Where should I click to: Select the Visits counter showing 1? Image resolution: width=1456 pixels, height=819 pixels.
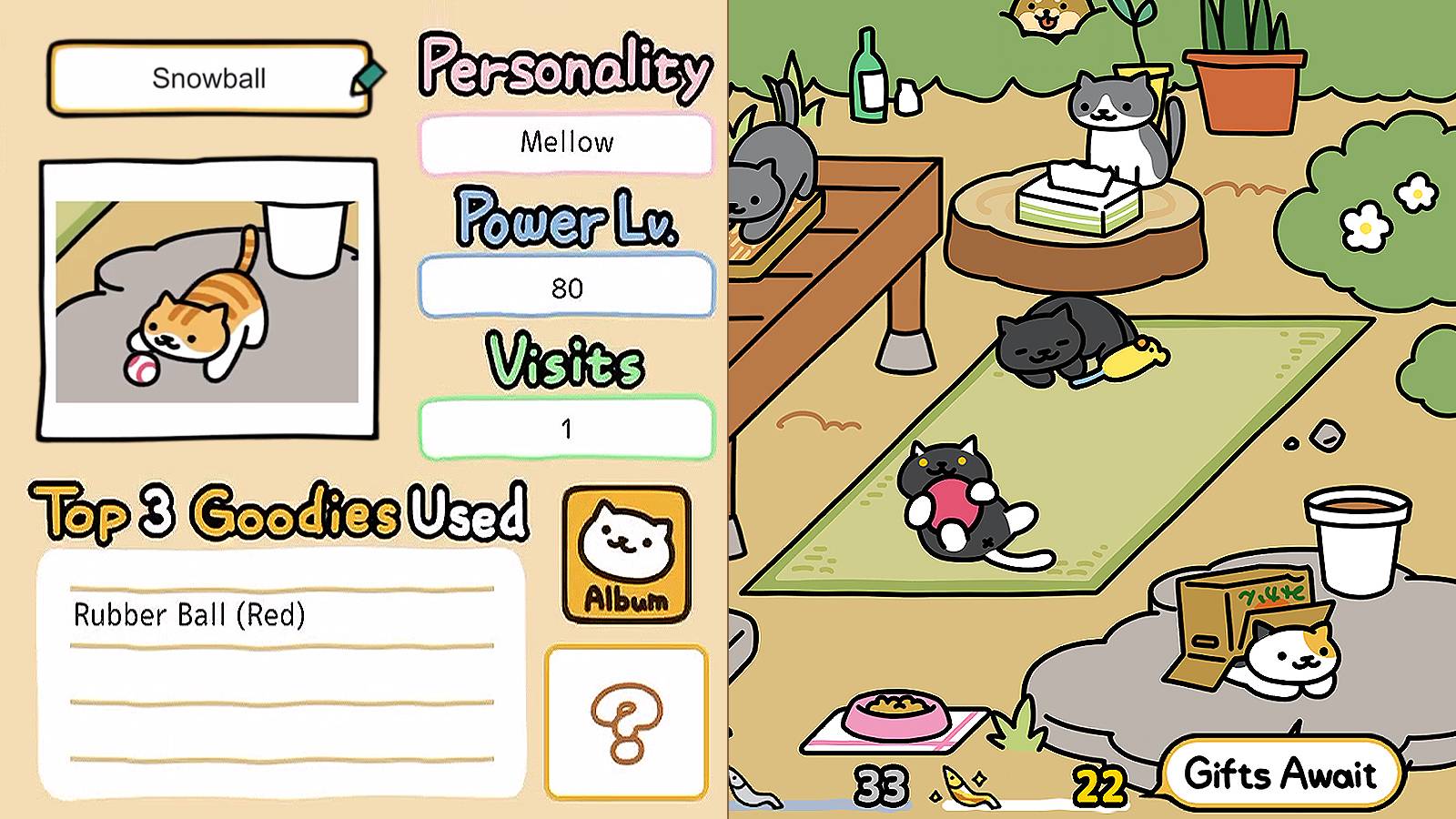[x=566, y=429]
